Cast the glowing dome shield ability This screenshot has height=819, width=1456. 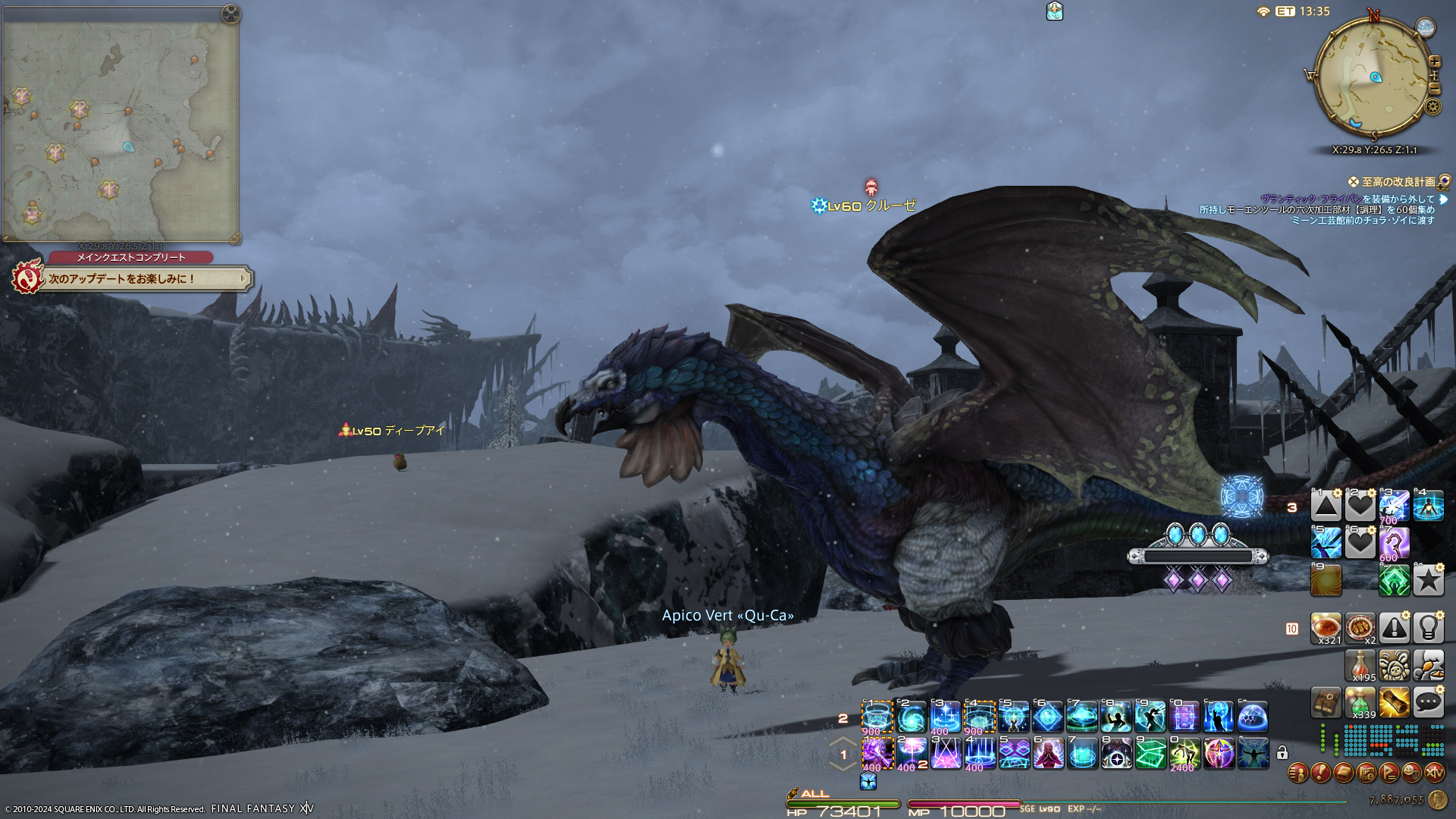coord(1253,717)
